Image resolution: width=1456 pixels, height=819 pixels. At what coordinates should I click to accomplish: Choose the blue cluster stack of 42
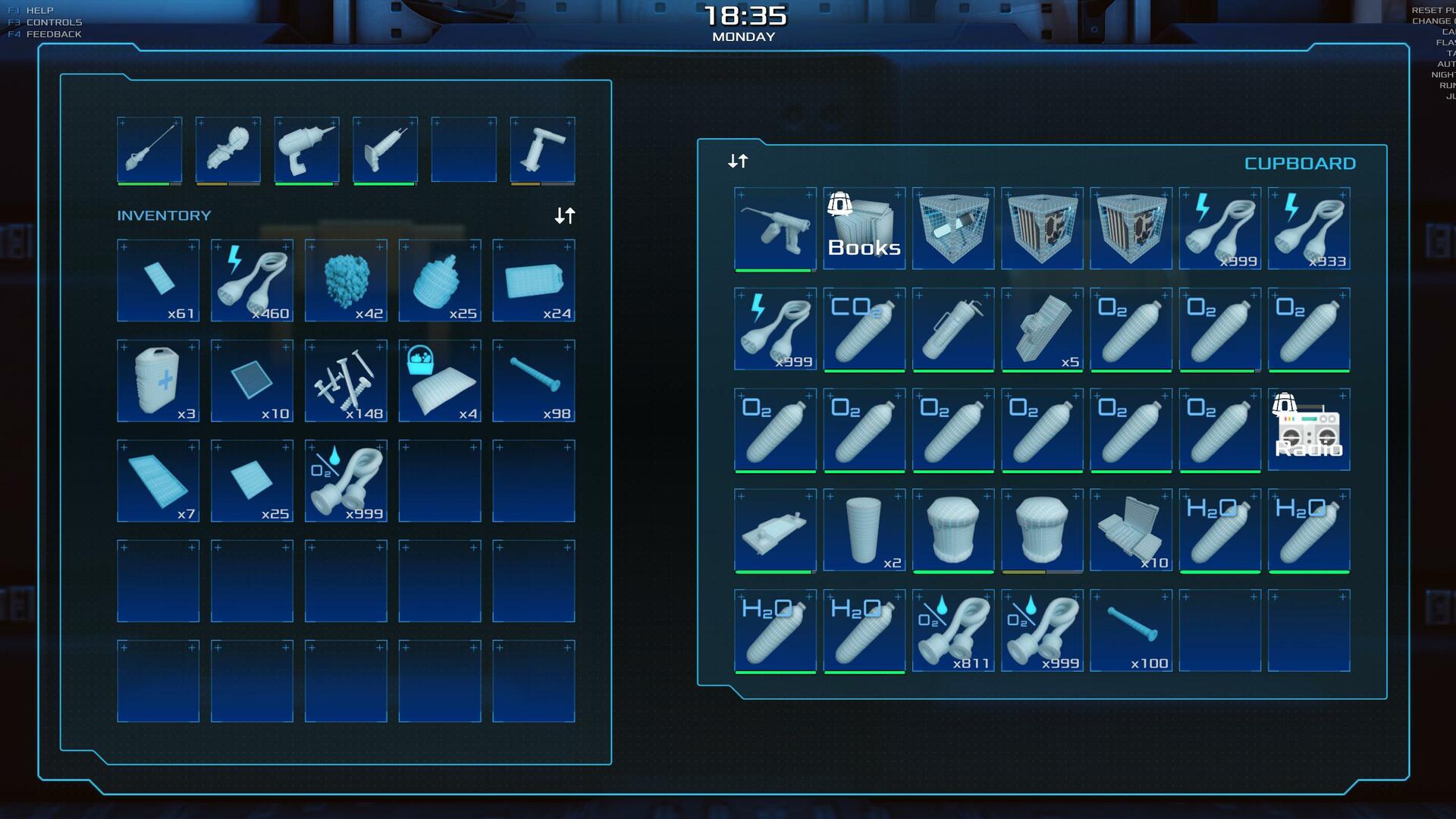346,281
